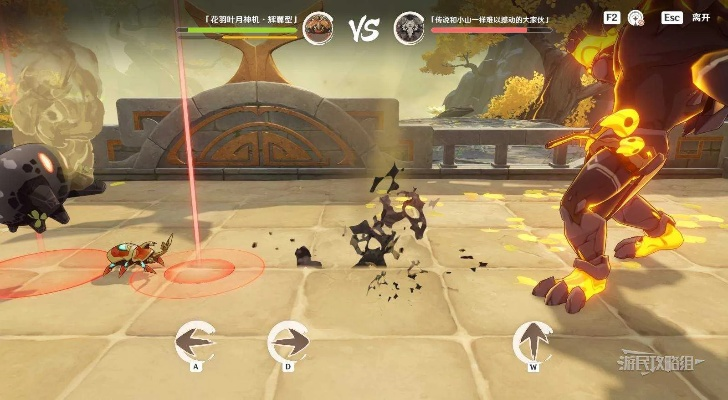
Task: Click the 离开 (leave) button
Action: (700, 18)
